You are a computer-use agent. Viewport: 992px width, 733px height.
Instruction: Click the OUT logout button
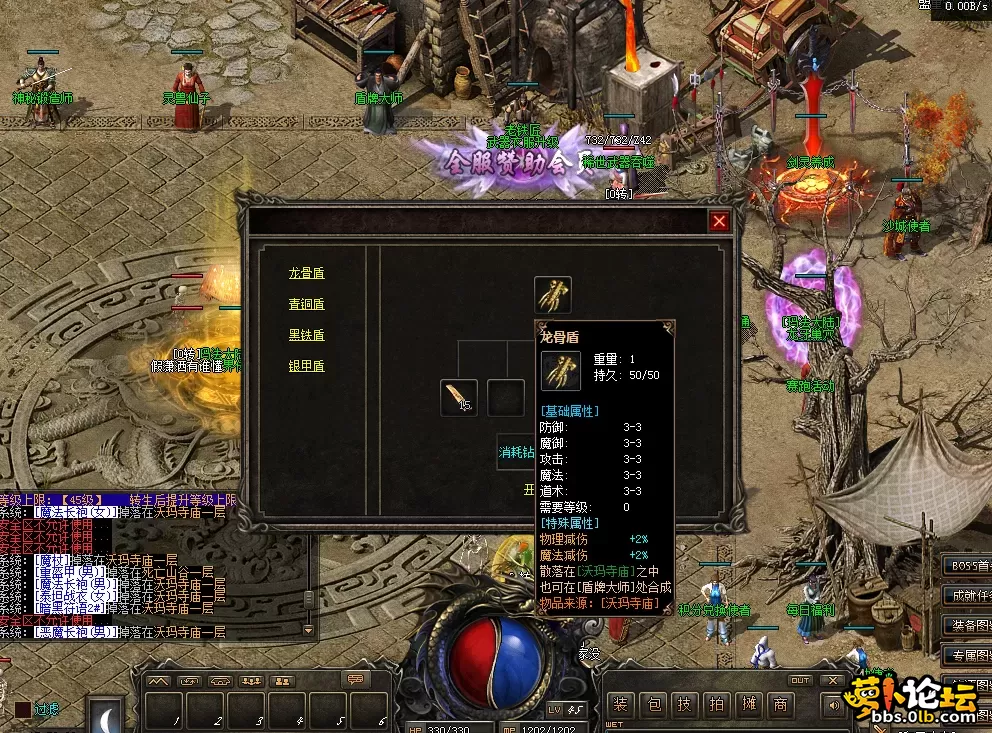click(x=800, y=681)
